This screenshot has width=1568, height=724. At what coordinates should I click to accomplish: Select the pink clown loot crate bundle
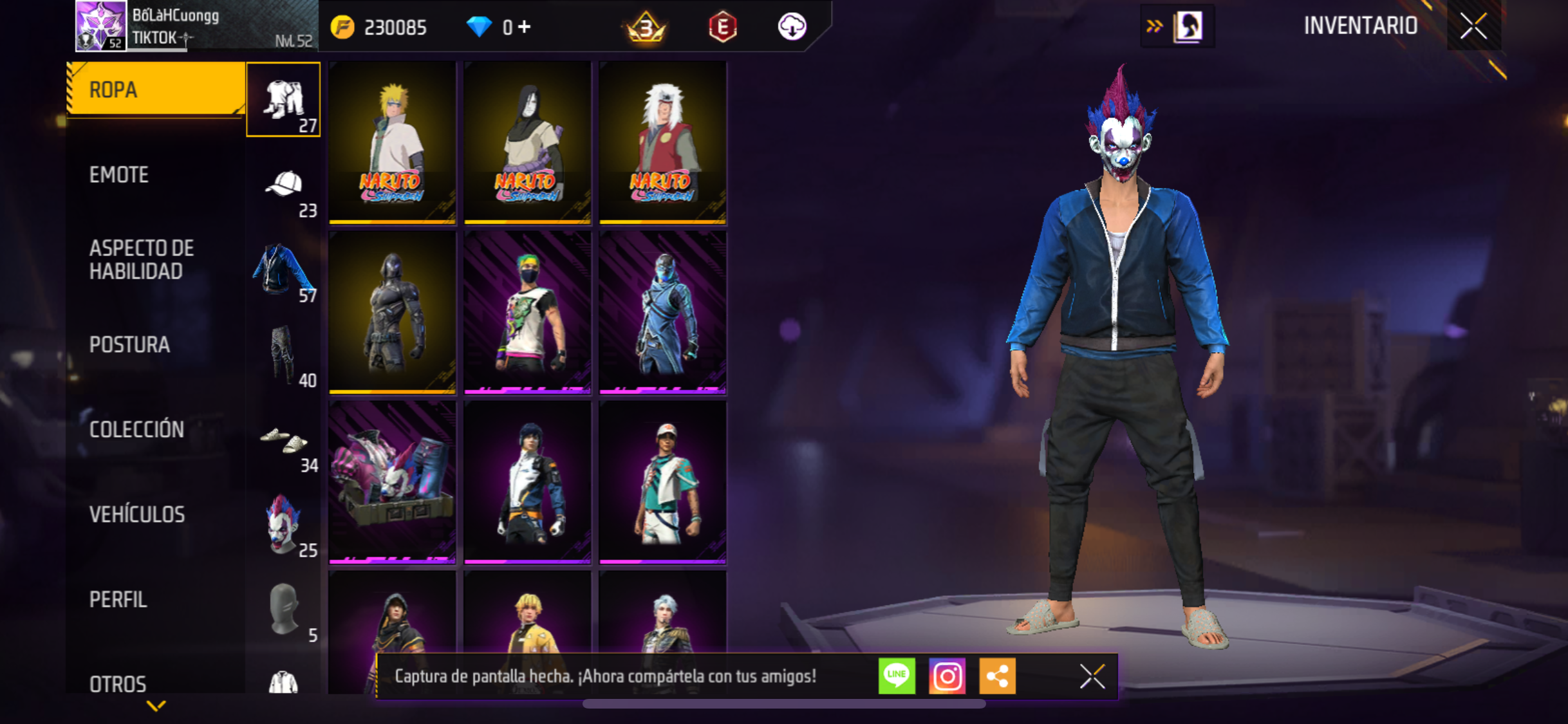[x=392, y=483]
